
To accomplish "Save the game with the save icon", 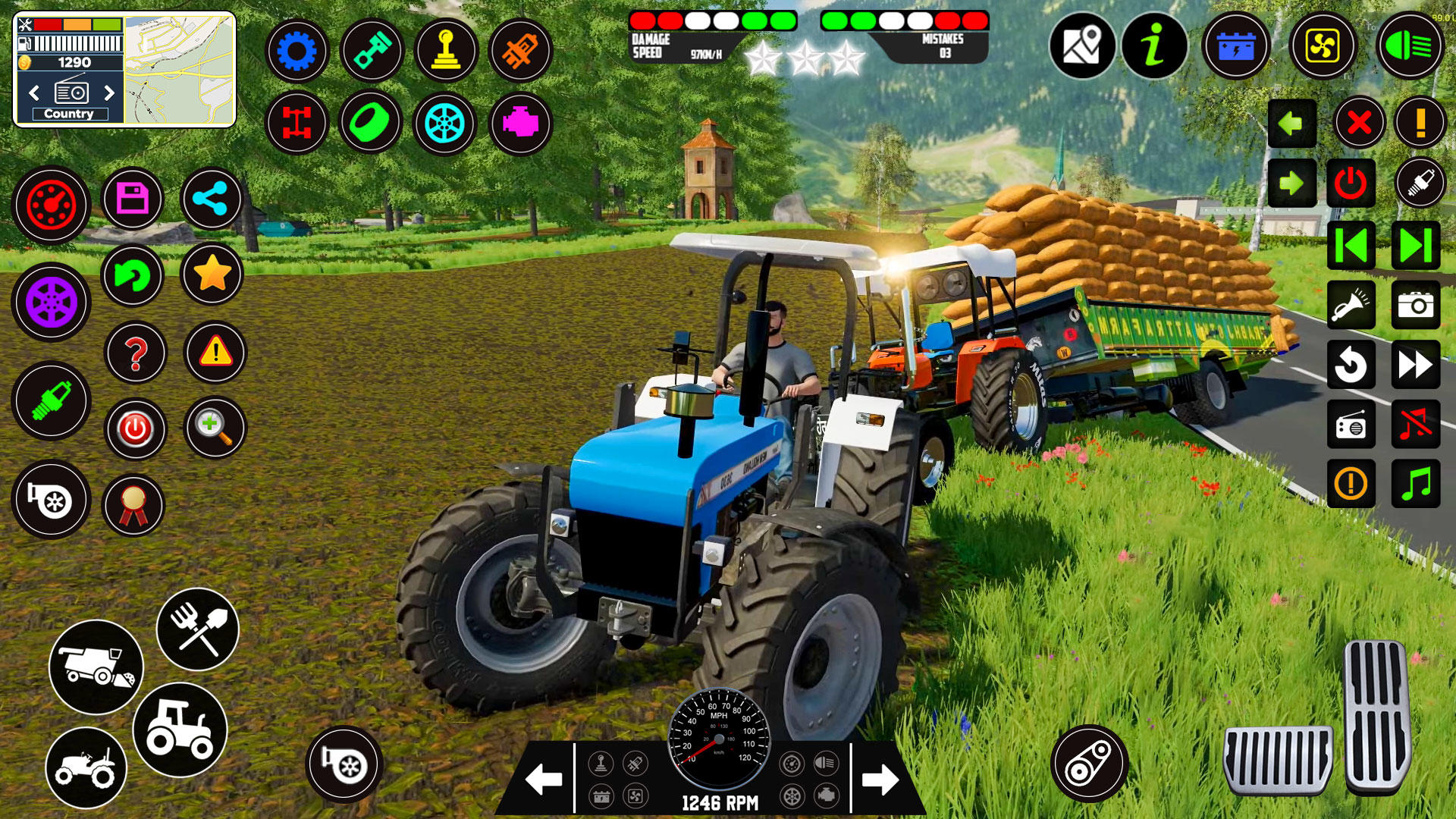I will click(x=132, y=199).
